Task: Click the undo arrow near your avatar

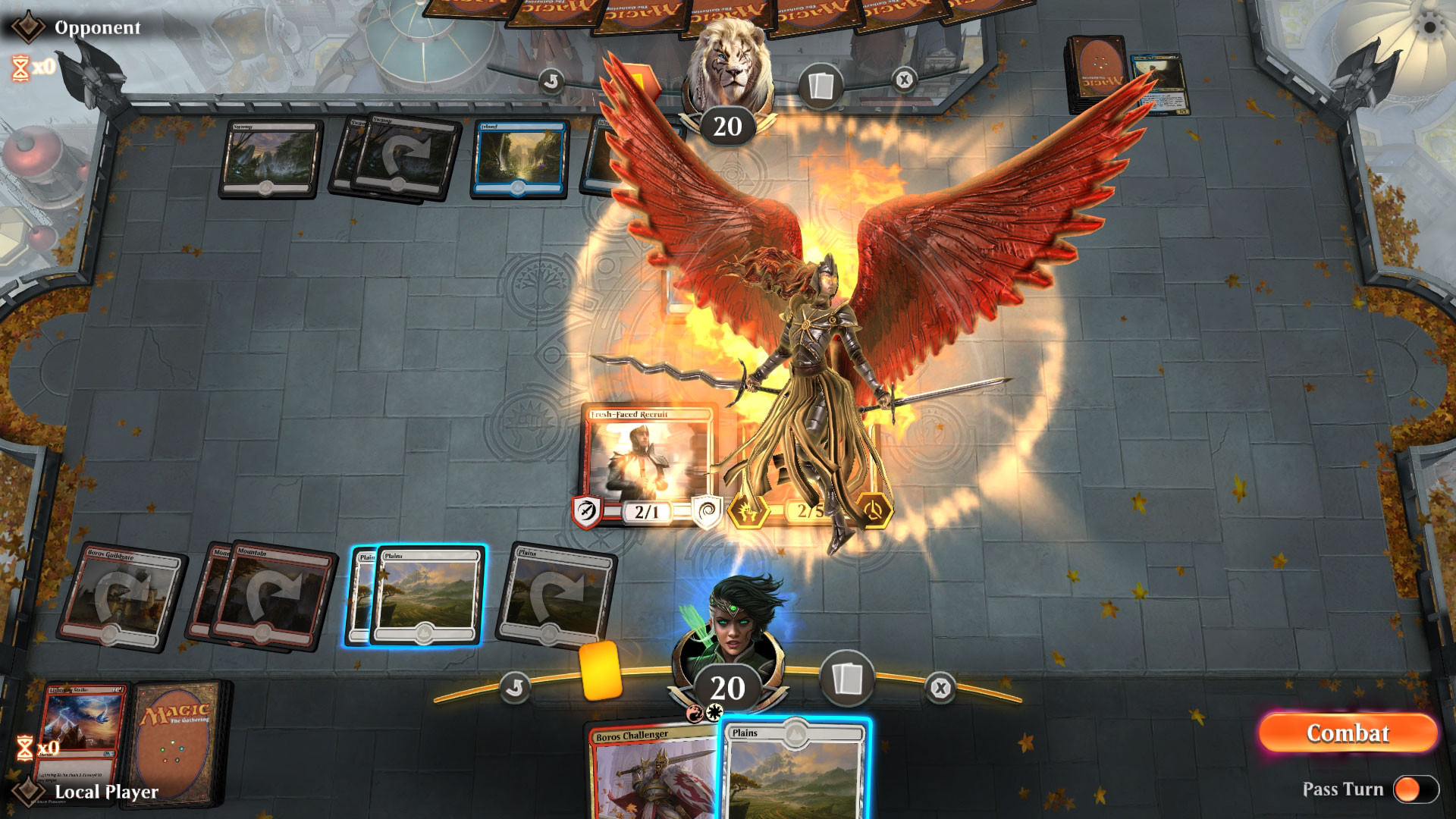Action: 517,686
